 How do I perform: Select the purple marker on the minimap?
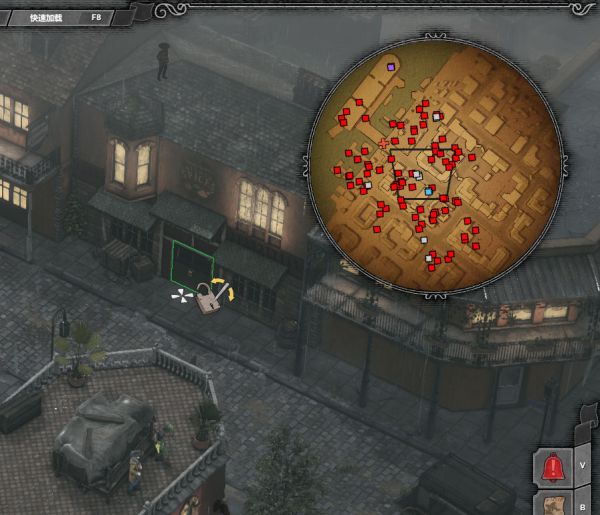pyautogui.click(x=391, y=67)
